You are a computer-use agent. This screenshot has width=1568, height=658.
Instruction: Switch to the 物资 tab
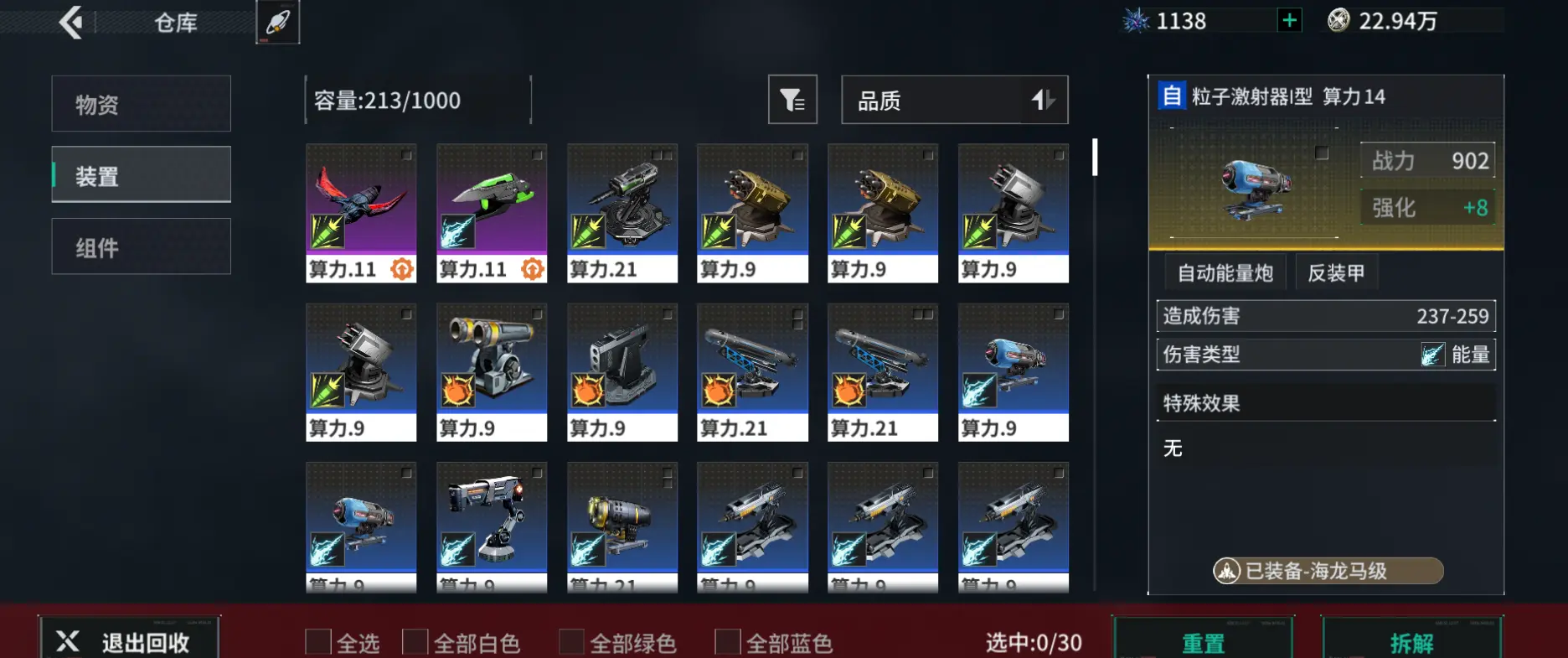[140, 103]
